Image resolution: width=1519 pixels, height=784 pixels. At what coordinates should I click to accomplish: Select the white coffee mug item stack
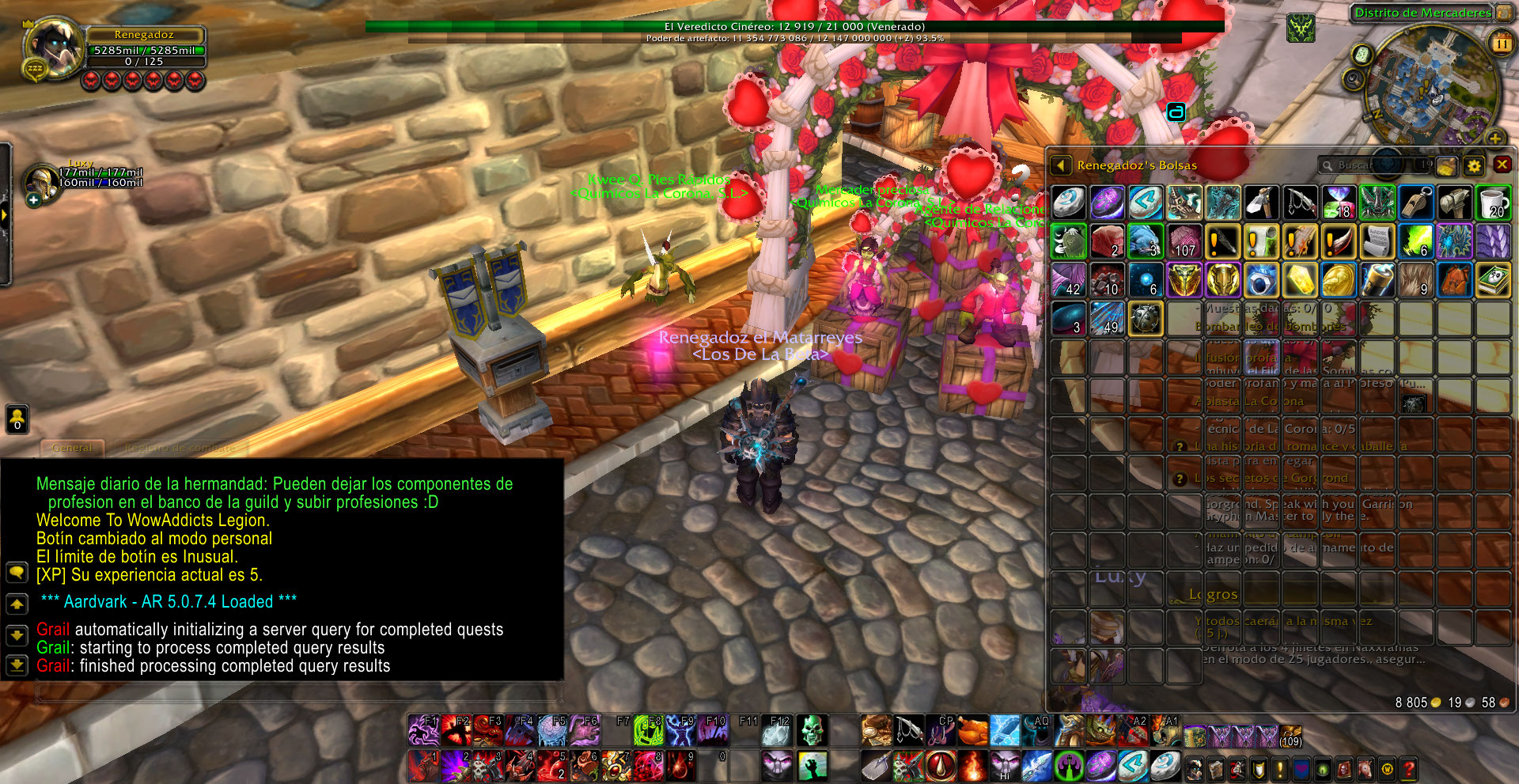1493,203
